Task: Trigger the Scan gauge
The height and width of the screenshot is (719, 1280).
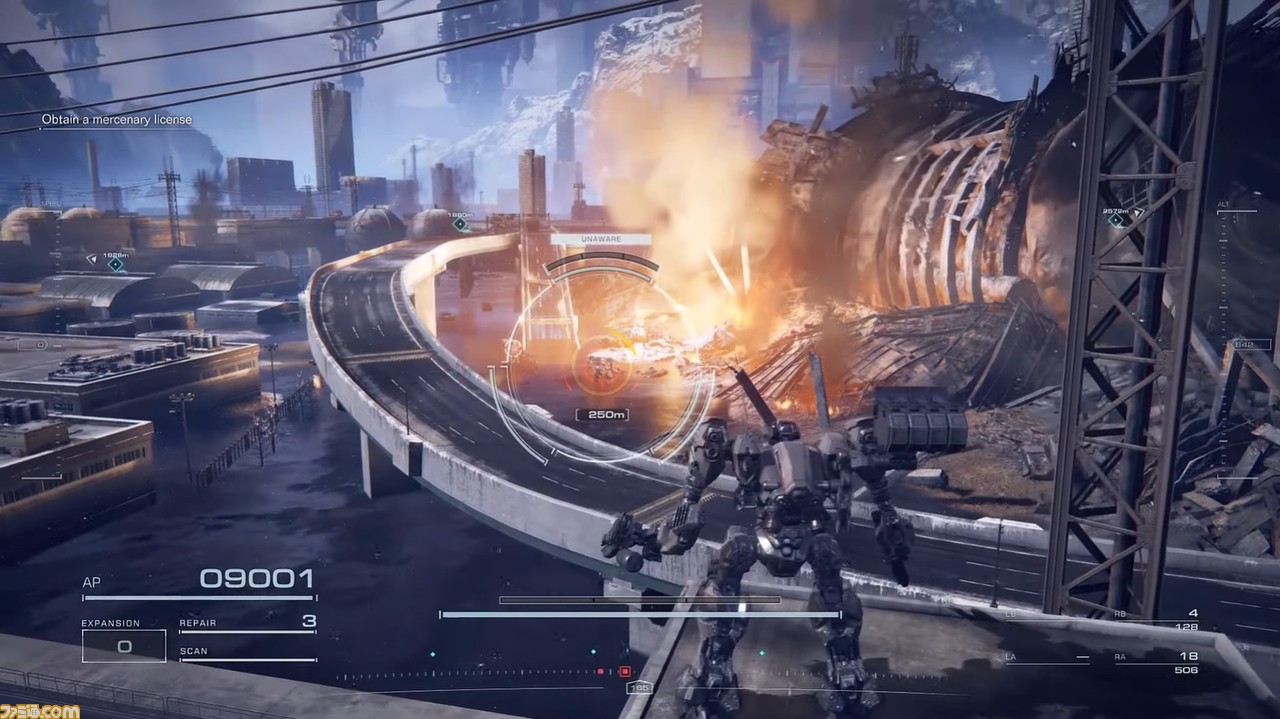Action: point(247,654)
